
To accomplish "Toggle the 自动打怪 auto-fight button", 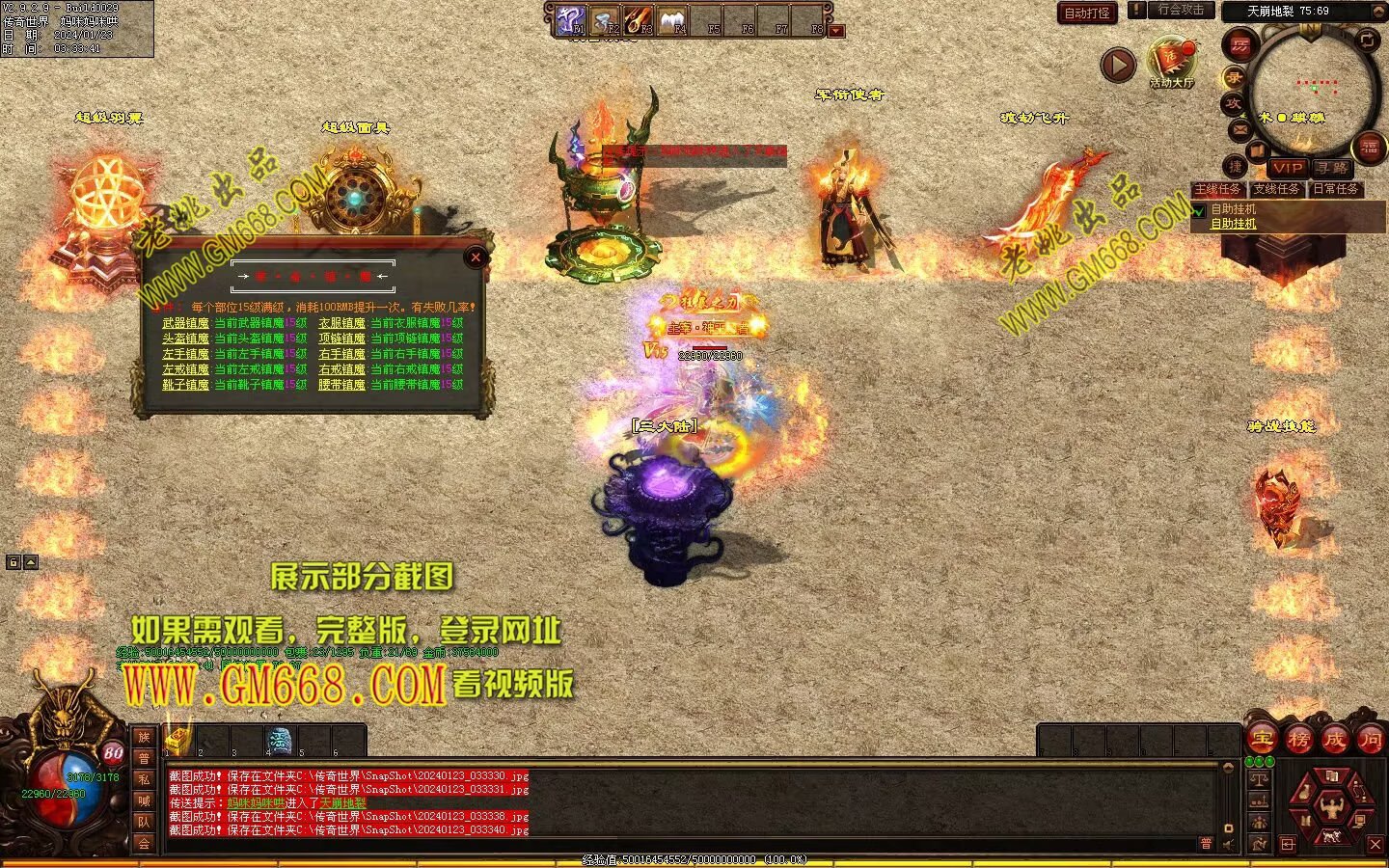I will [x=1087, y=13].
